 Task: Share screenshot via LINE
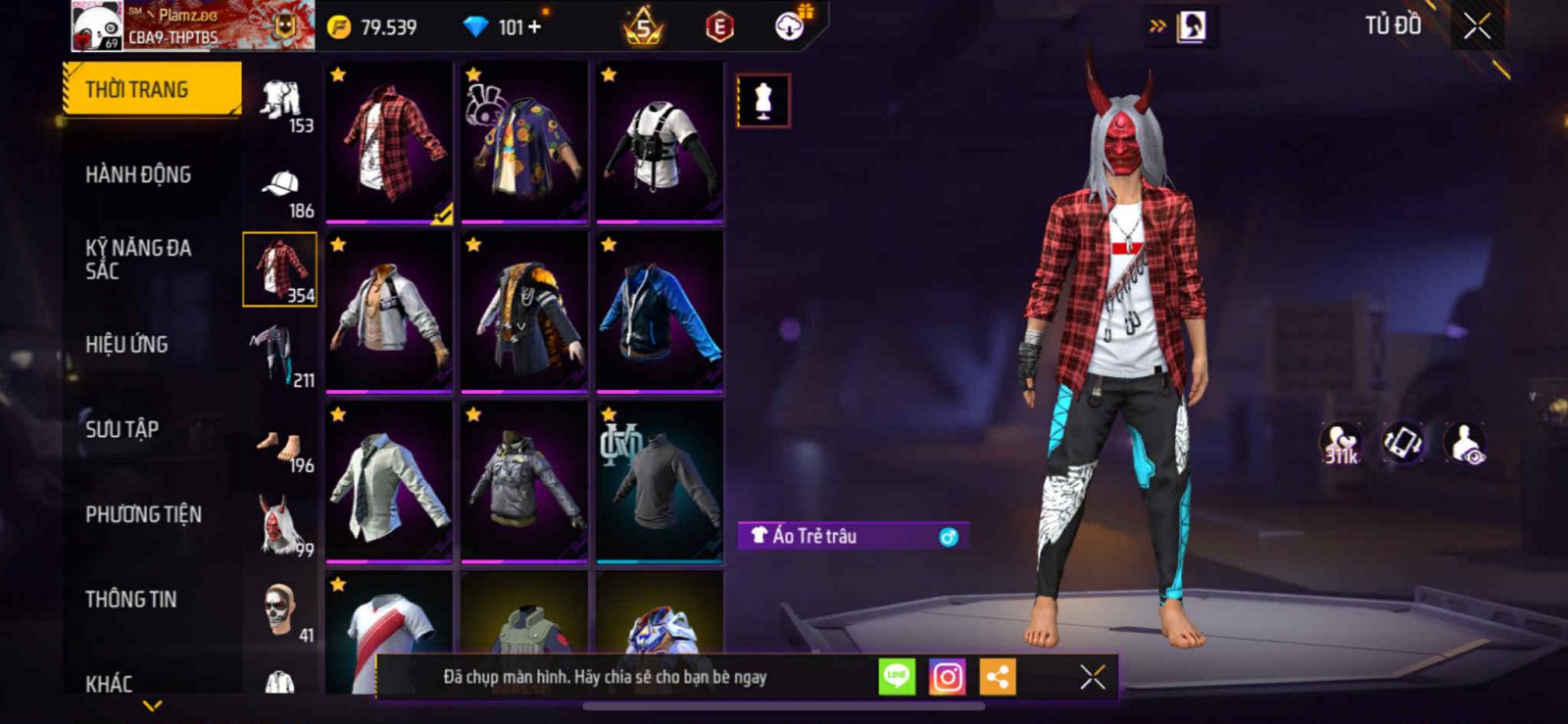tap(896, 677)
